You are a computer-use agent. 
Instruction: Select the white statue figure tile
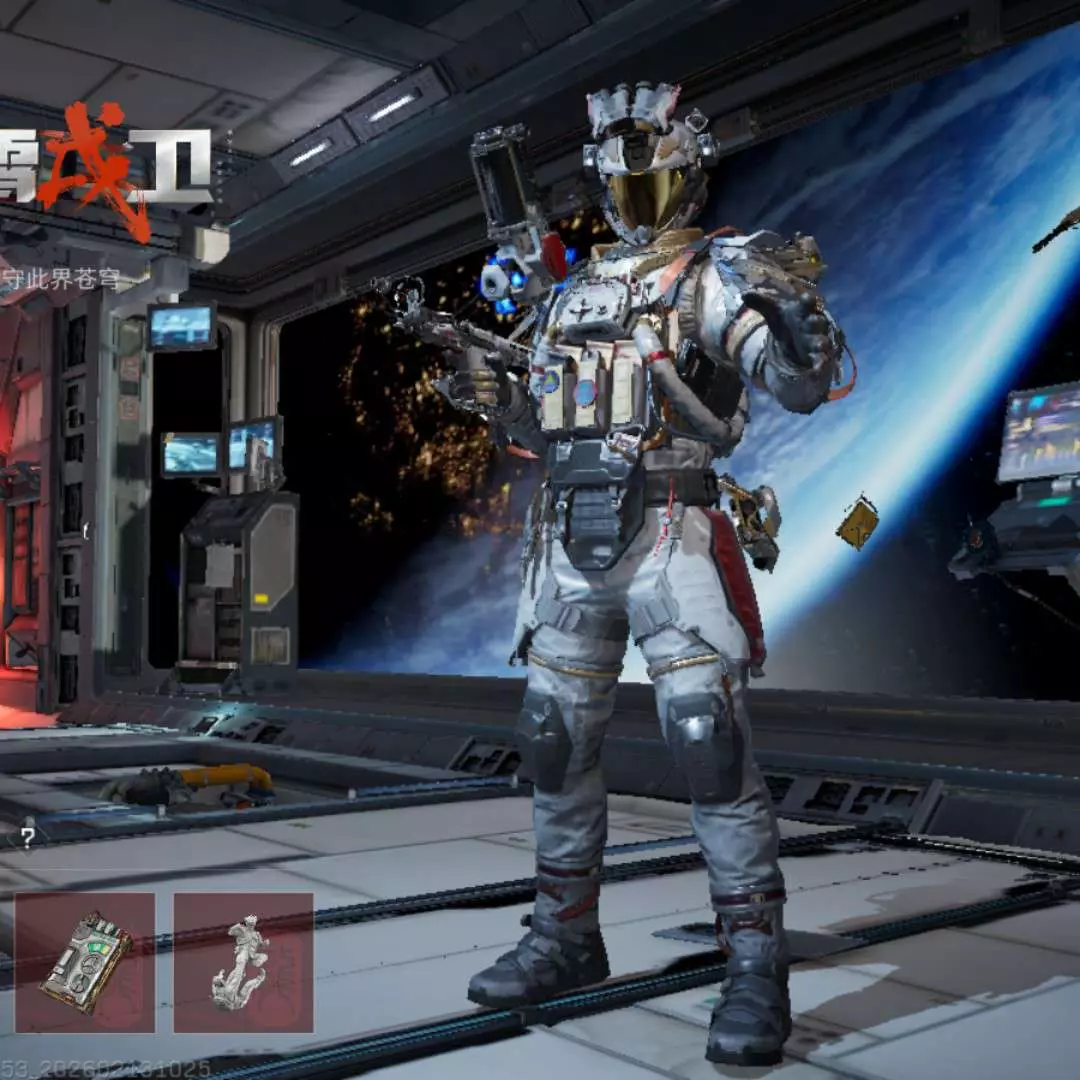[243, 962]
